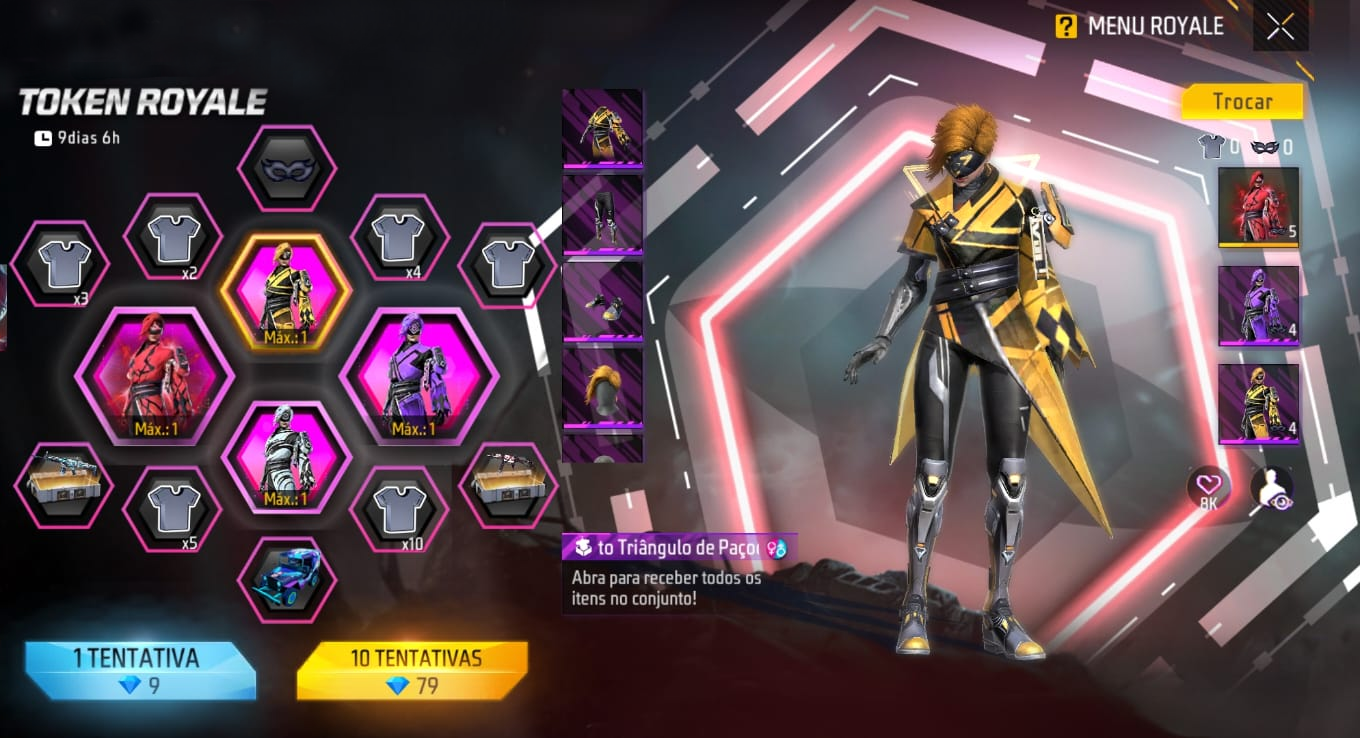The height and width of the screenshot is (738, 1360).
Task: Open the red bundle exchange thumbnail
Action: click(x=1258, y=206)
